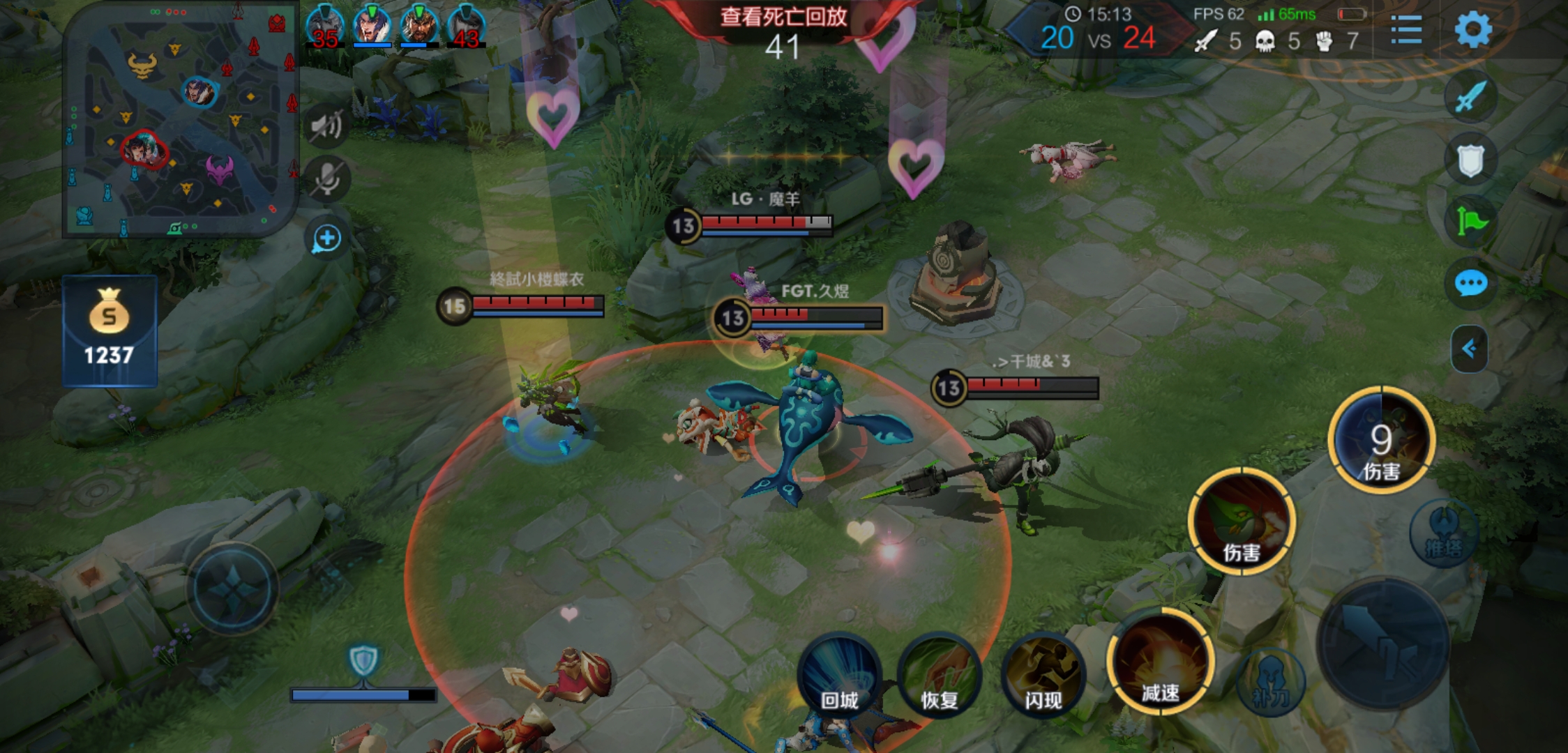Tap the 推塔 tower attack button
The image size is (1568, 753).
1442,533
